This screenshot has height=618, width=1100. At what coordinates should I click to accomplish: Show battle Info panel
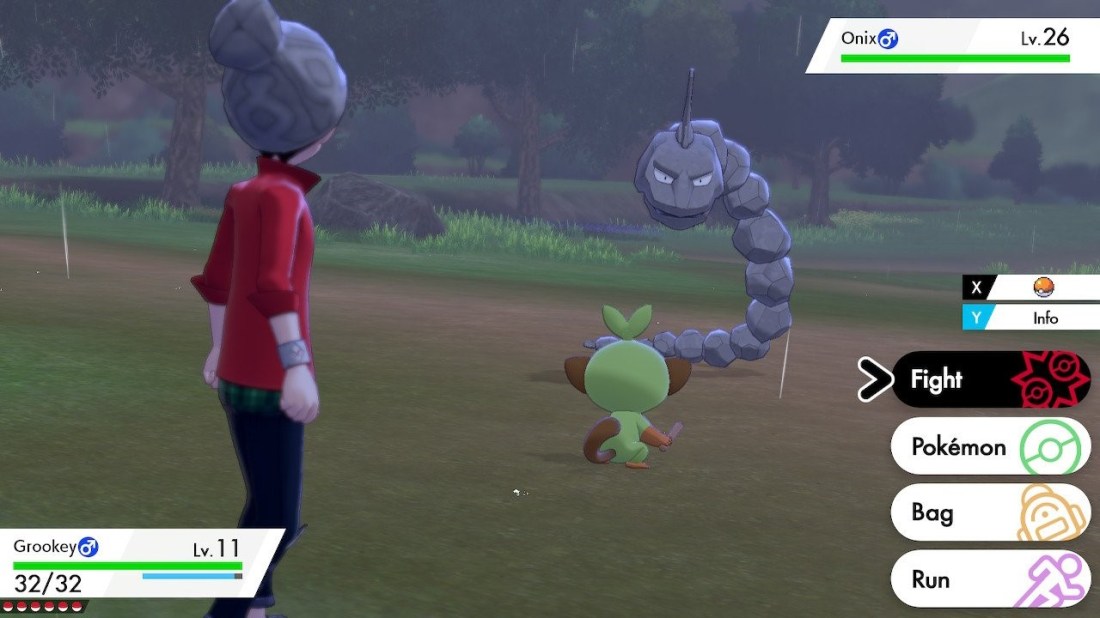(1043, 318)
